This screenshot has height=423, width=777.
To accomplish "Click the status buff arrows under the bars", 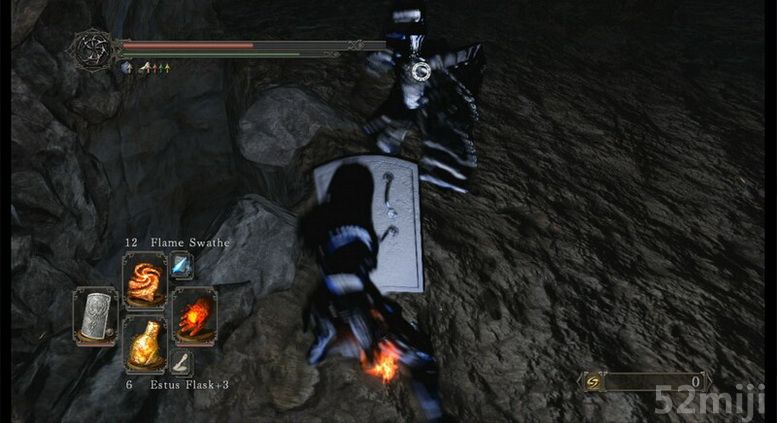I will (x=156, y=68).
